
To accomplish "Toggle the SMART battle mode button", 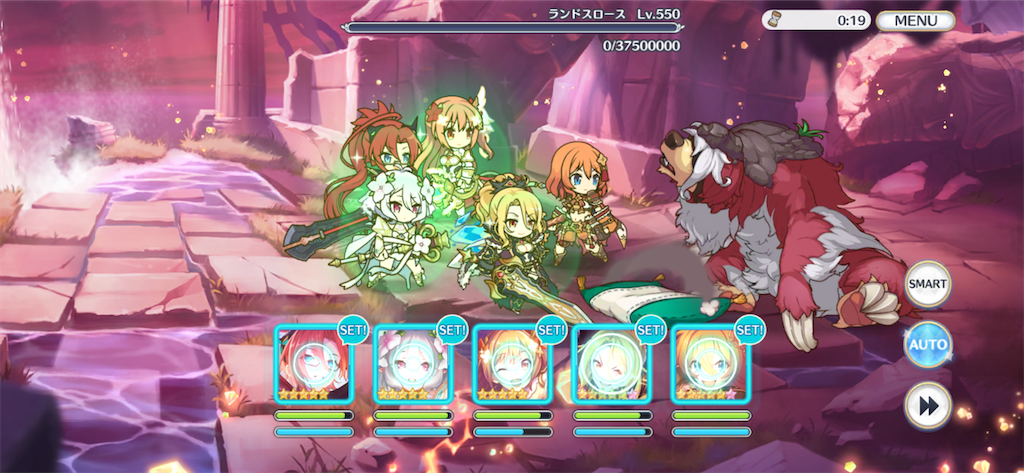I will click(x=927, y=284).
